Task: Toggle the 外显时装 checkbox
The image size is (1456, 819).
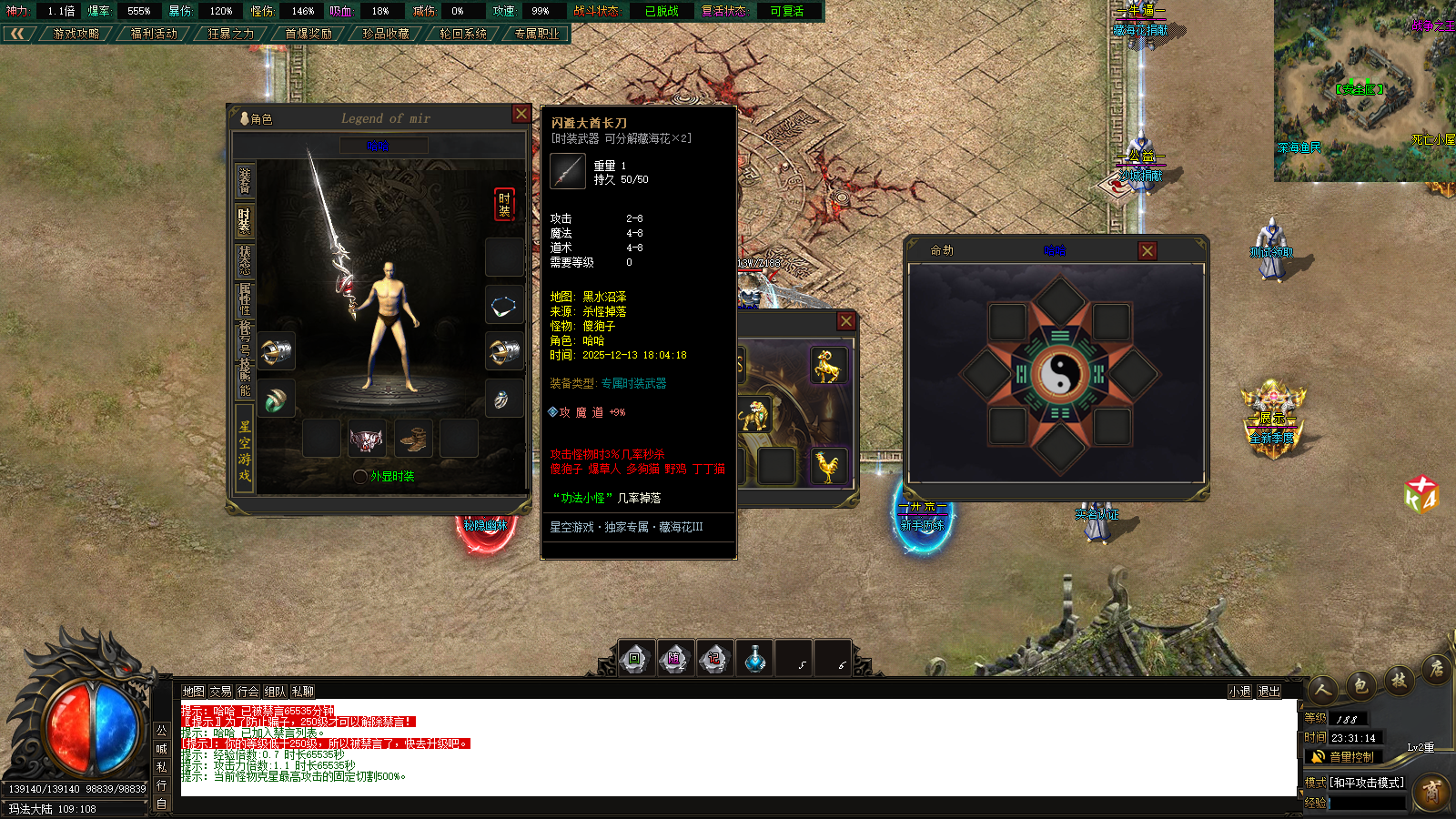Action: [x=360, y=476]
